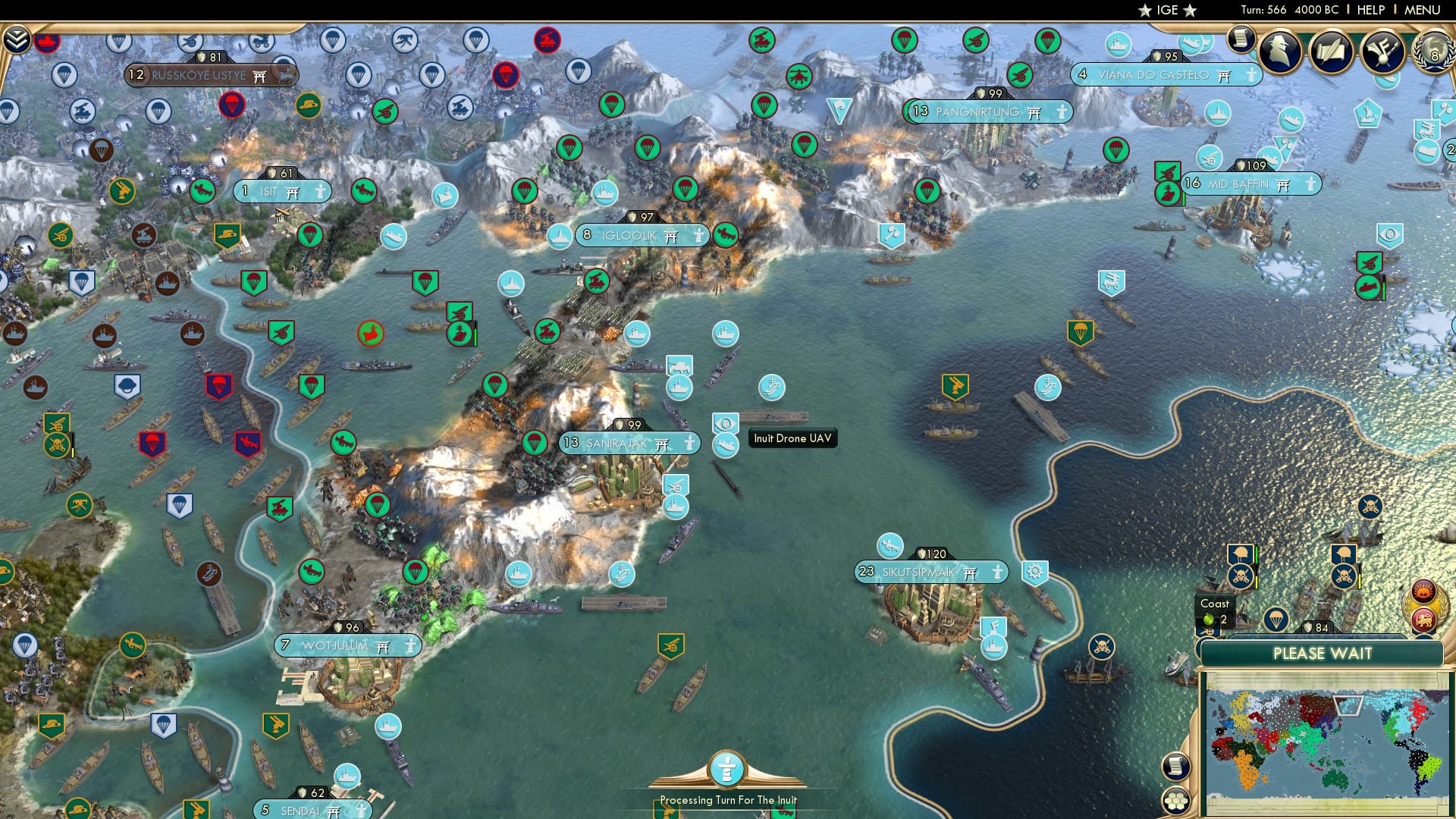Viewport: 1456px width, 819px height.
Task: Open the World Congress globe showing 8
Action: 1432,52
